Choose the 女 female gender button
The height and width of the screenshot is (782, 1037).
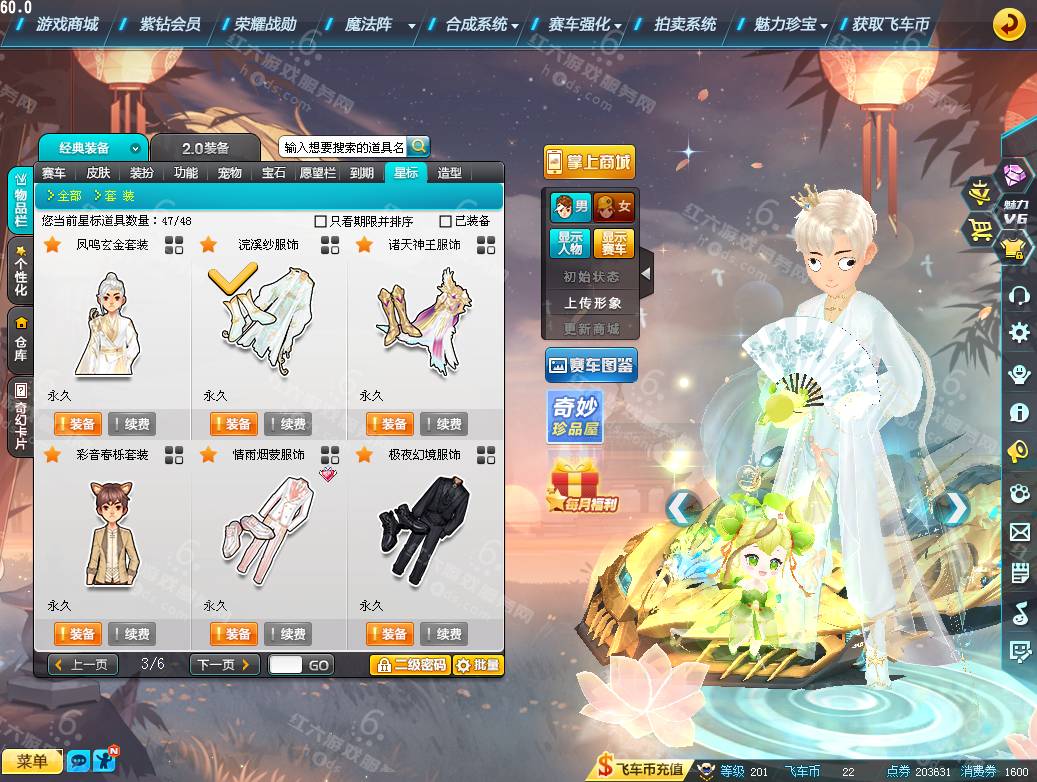[614, 207]
